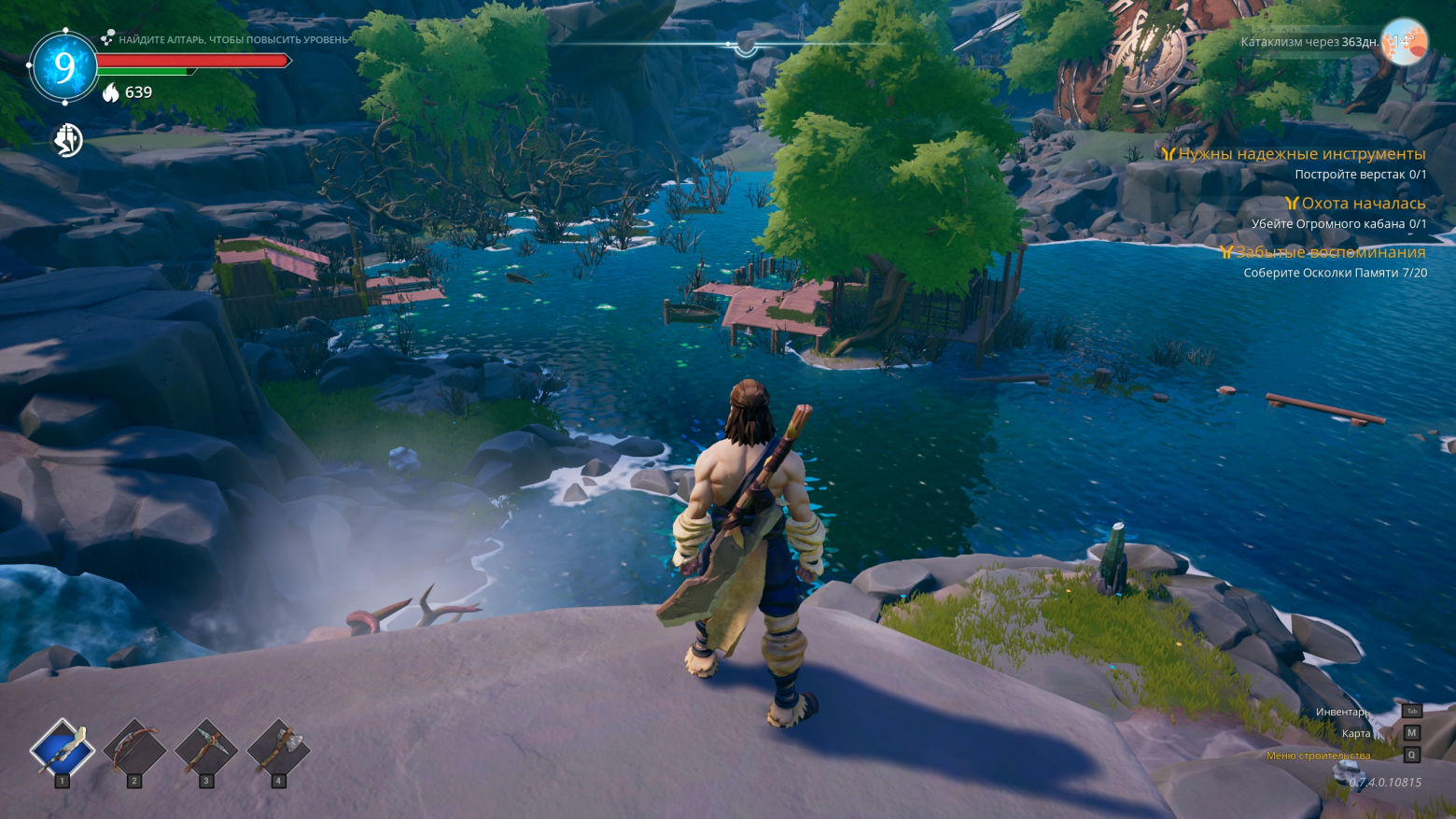Equip the wooden bow from the hotbar
1456x819 pixels.
click(x=133, y=748)
